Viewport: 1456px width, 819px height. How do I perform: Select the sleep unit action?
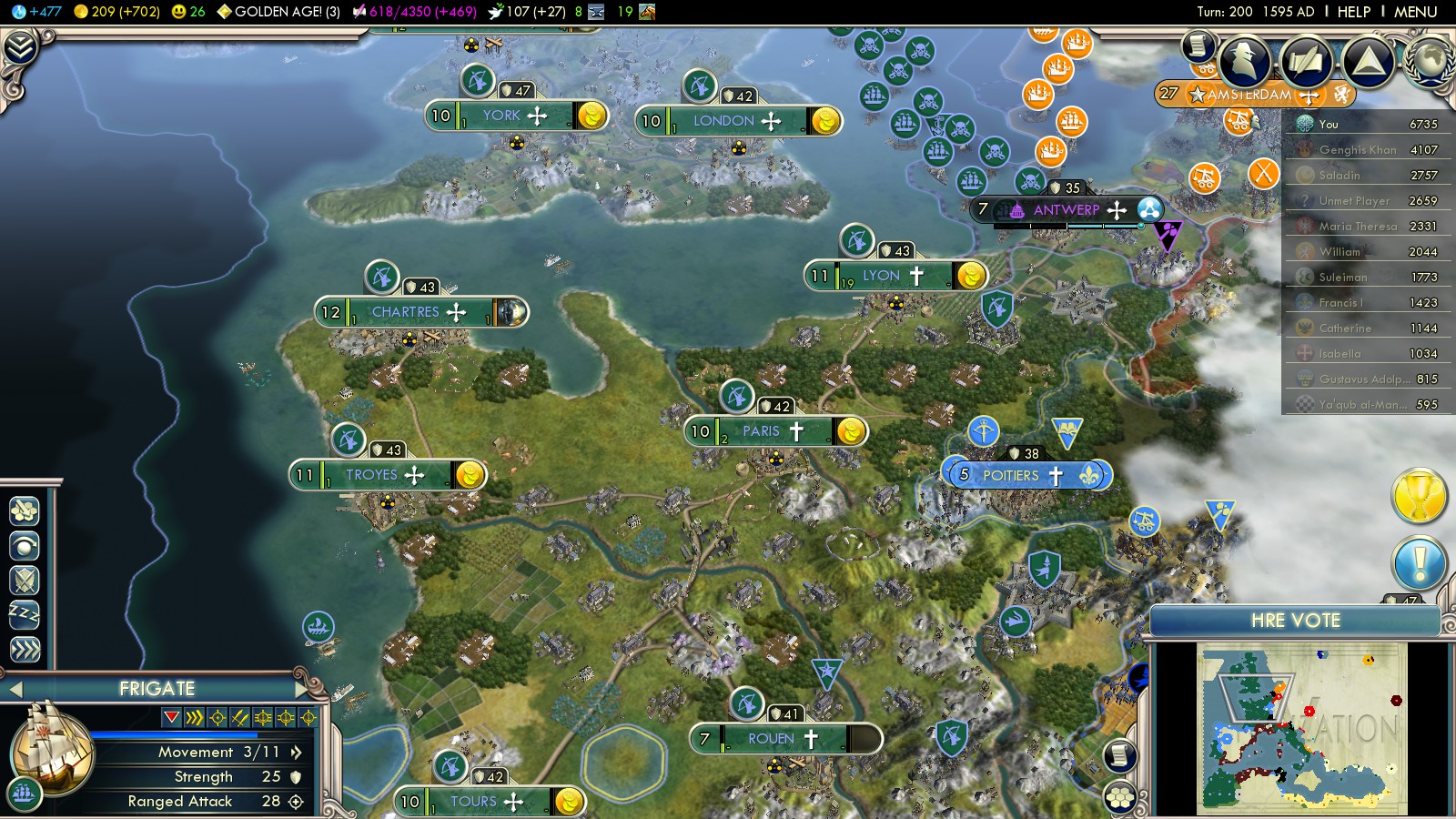[x=25, y=614]
